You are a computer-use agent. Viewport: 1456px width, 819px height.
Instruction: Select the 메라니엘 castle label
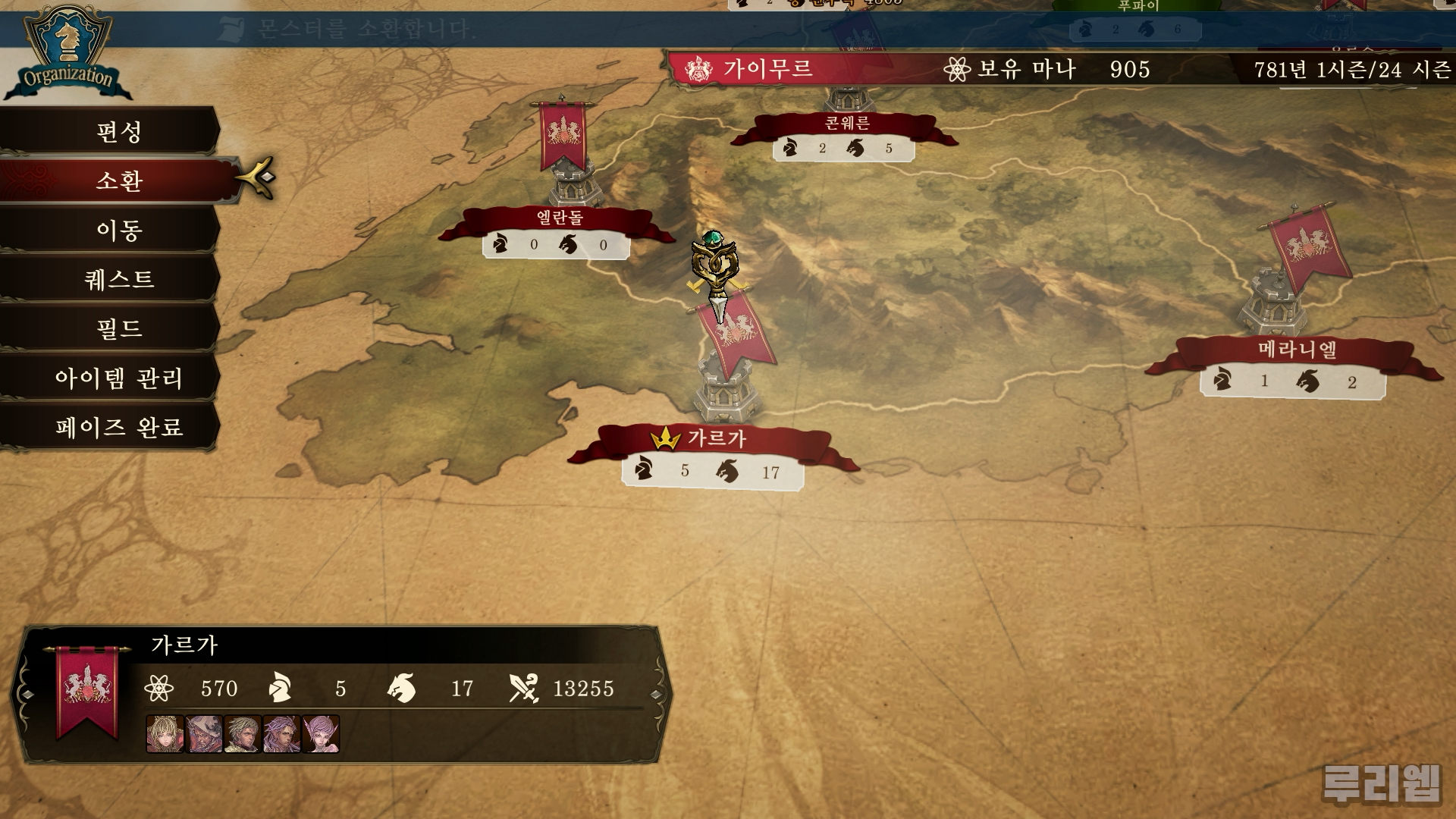(1297, 350)
